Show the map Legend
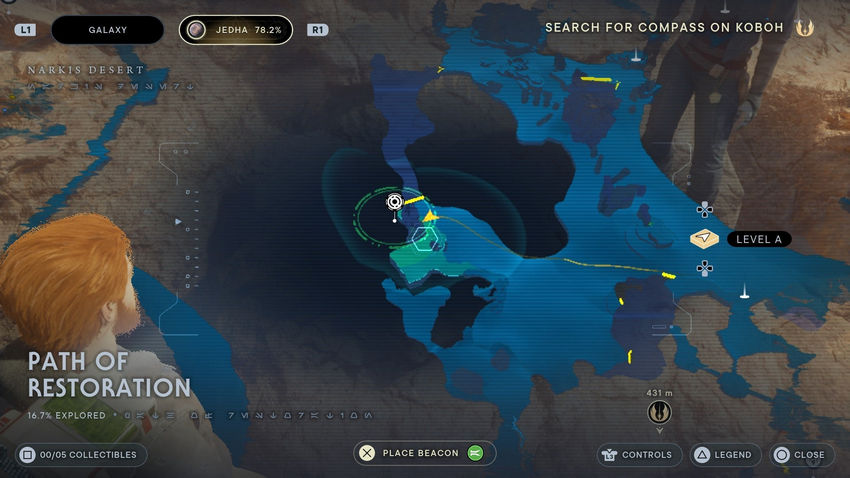The width and height of the screenshot is (850, 478). (x=722, y=455)
